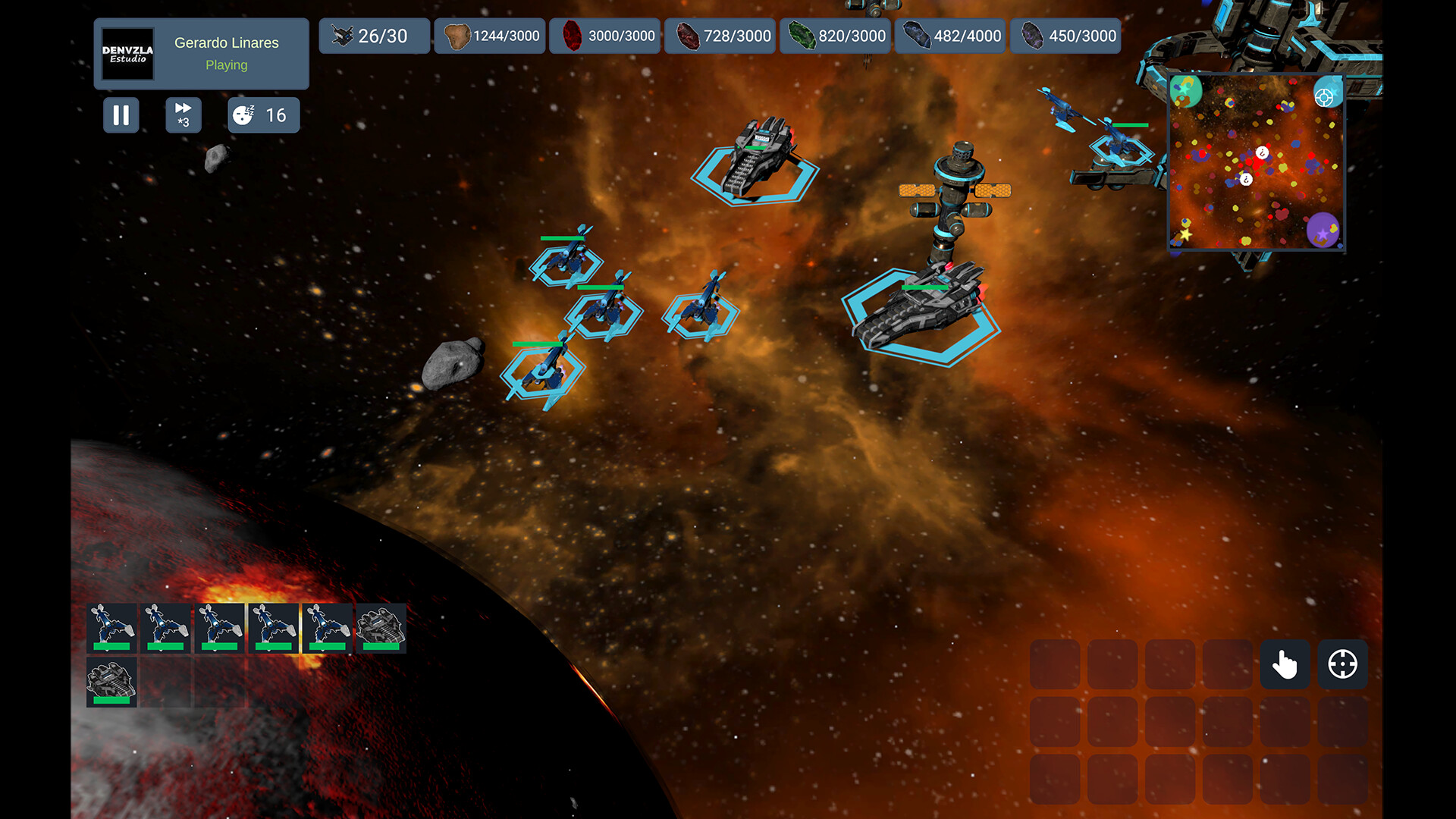1456x819 pixels.
Task: Enable x3 game speed
Action: point(183,115)
